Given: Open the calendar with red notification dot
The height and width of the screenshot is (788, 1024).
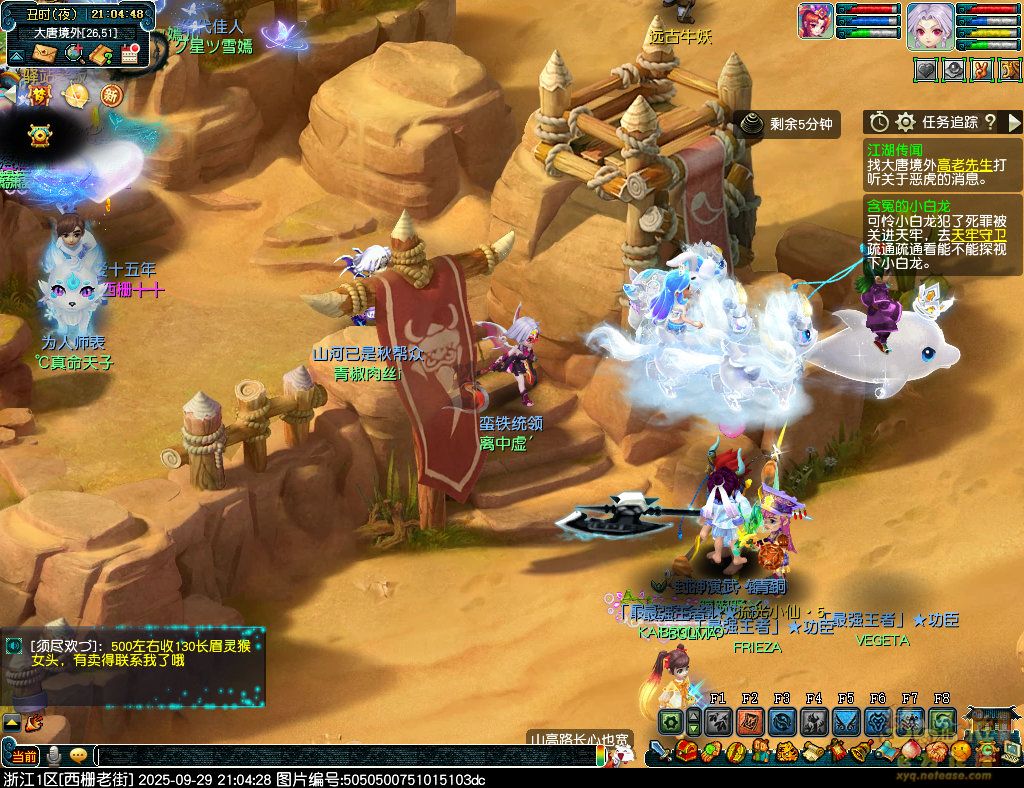Looking at the screenshot, I should click(x=129, y=54).
